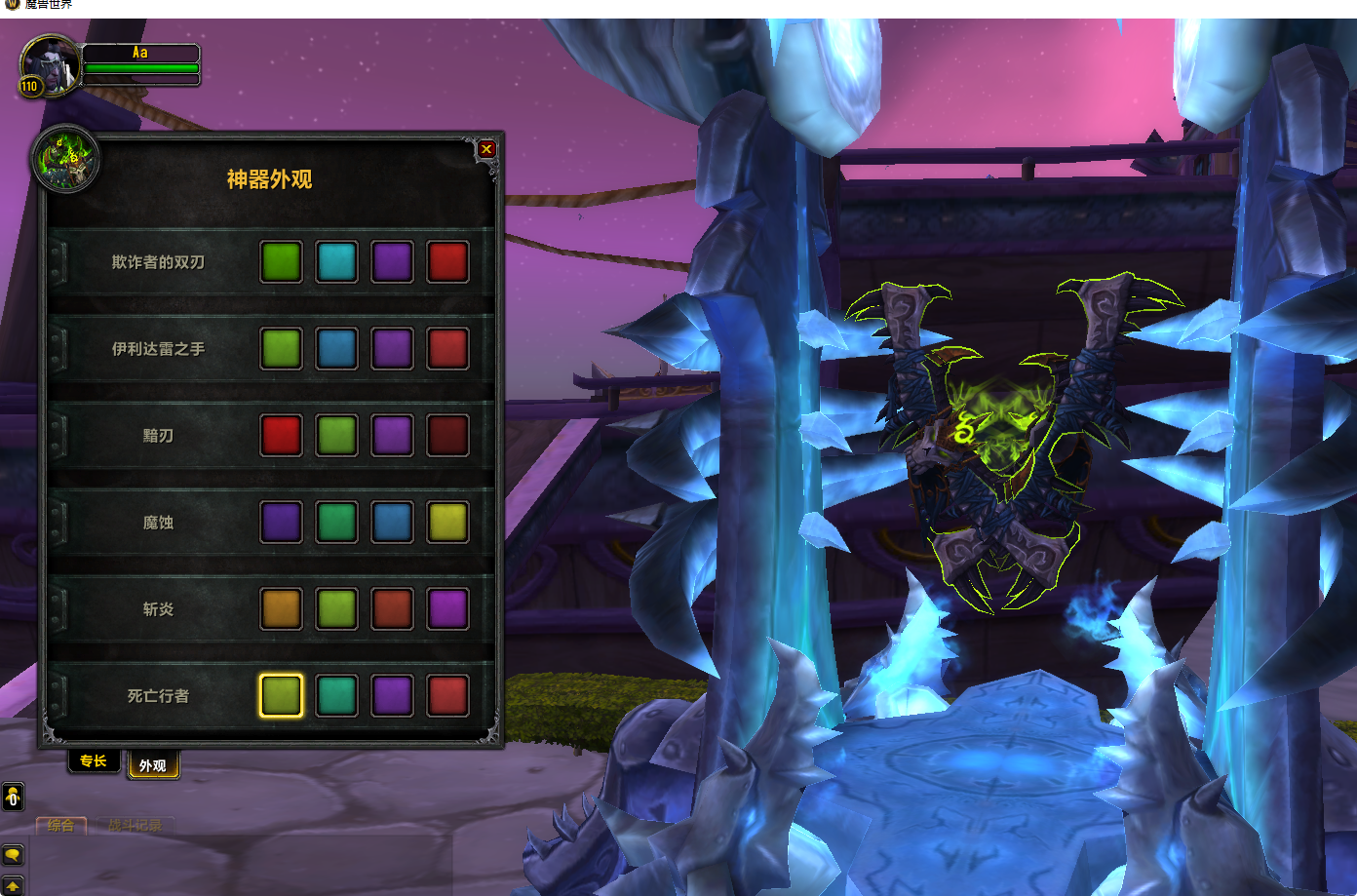1357x896 pixels.
Task: Select the teal swatch for 死亡行者
Action: click(337, 695)
